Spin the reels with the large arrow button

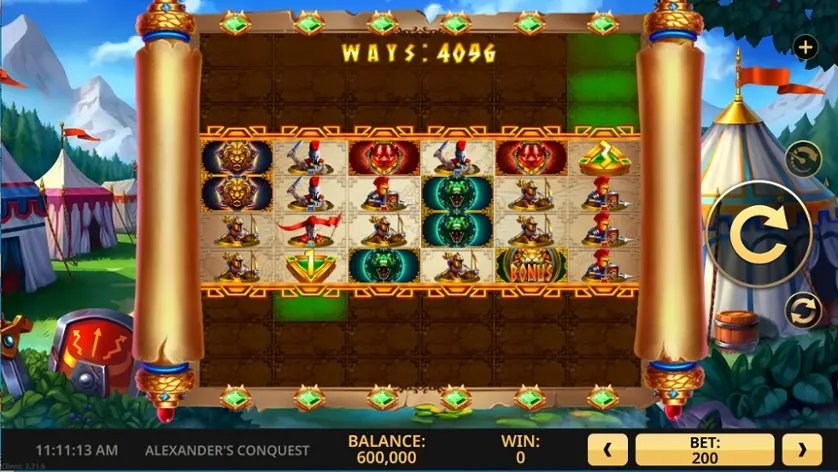757,233
